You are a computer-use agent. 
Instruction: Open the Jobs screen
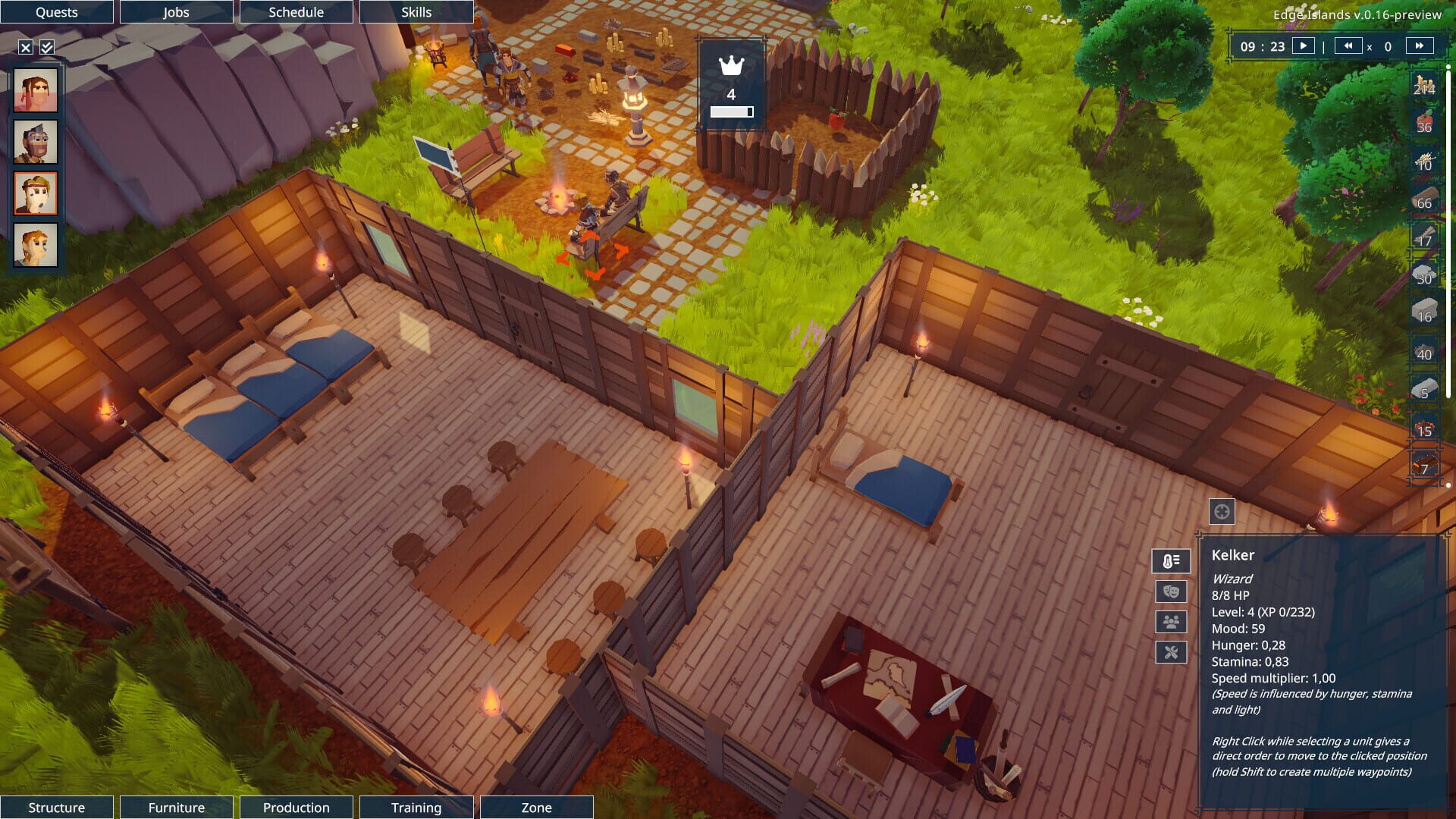click(x=176, y=11)
